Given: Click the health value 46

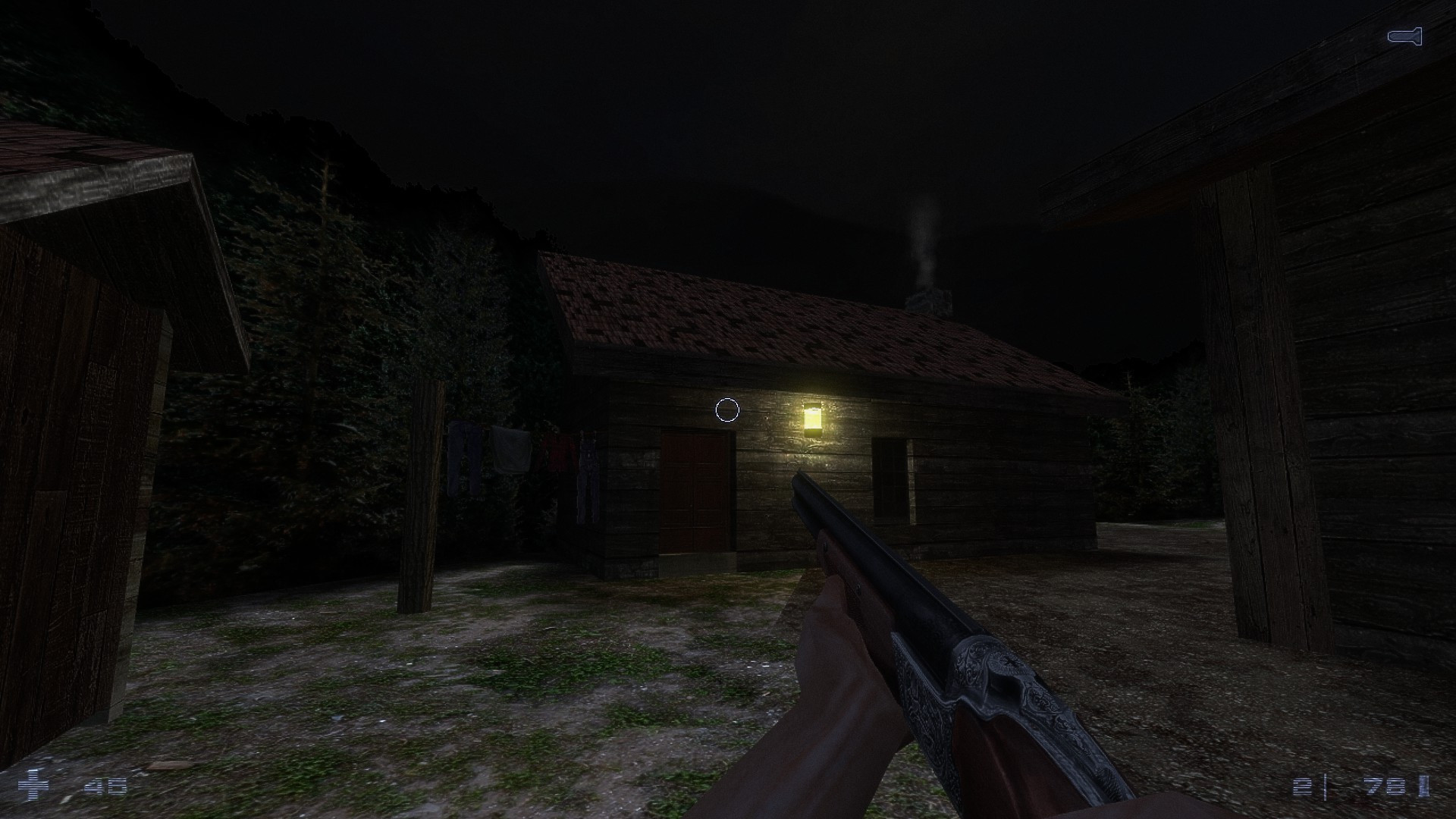Looking at the screenshot, I should pos(107,786).
